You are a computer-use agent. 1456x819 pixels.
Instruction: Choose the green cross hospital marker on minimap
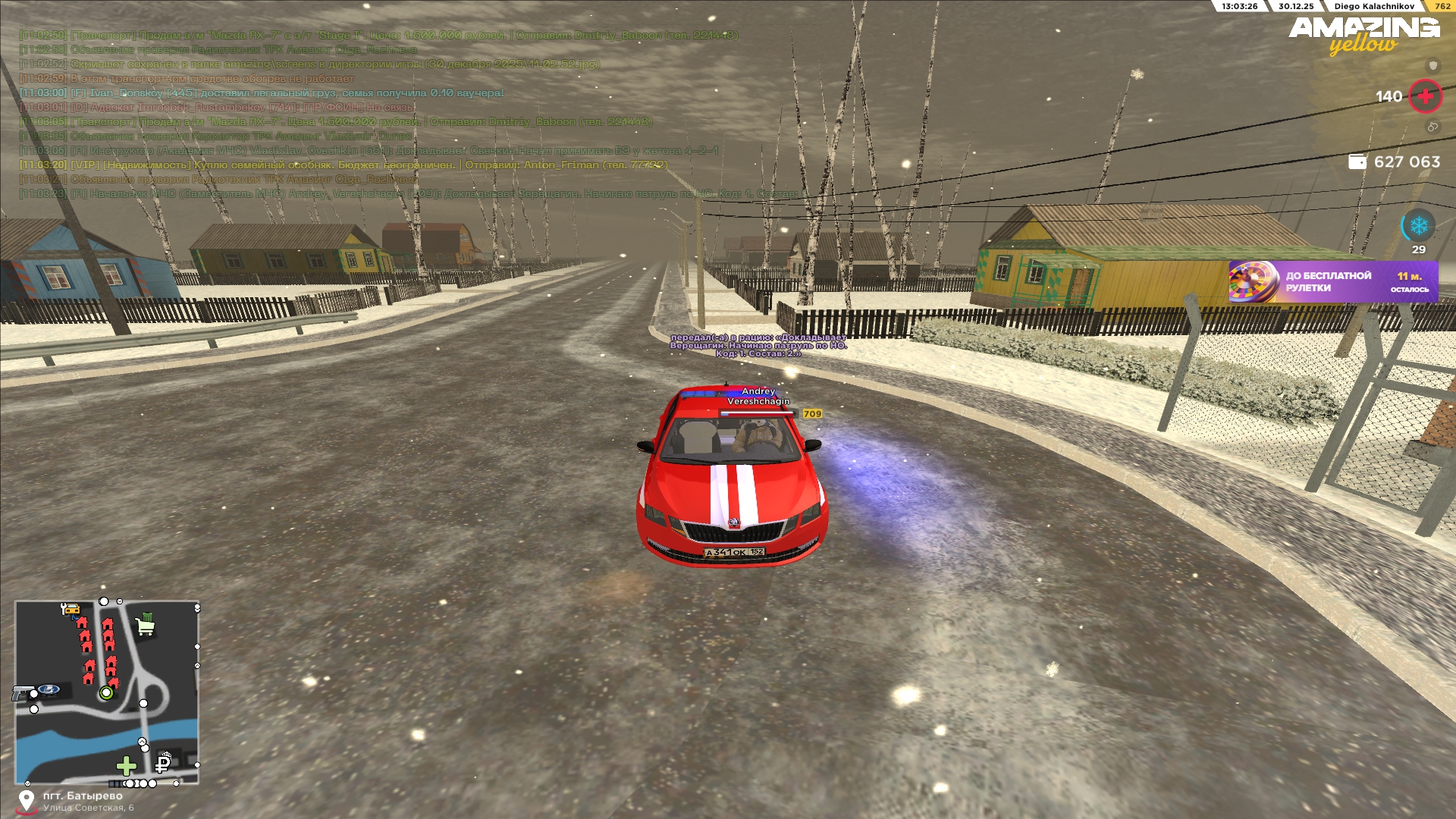(x=126, y=766)
